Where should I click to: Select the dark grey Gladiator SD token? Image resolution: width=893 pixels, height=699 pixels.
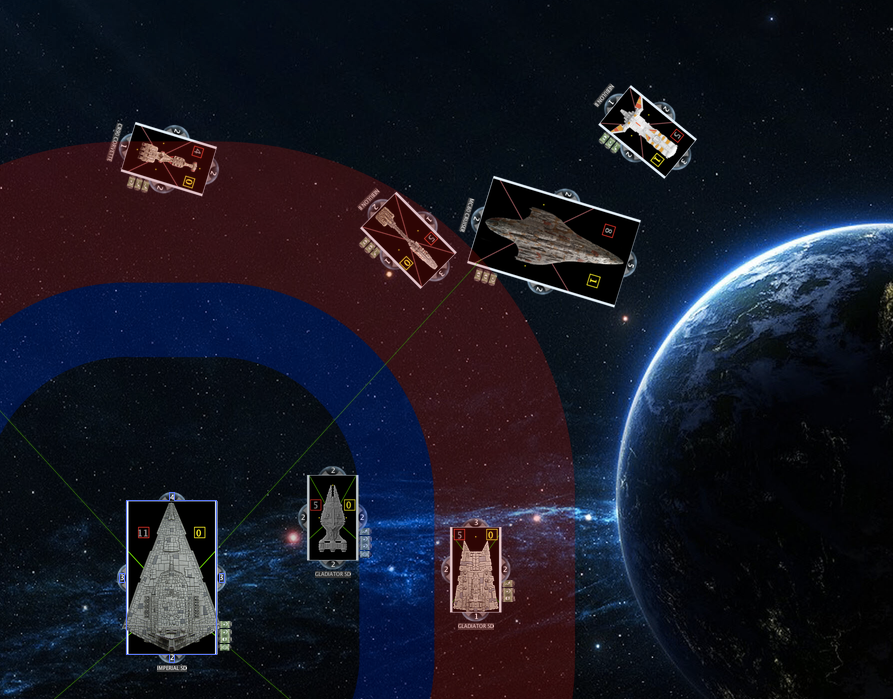coord(333,518)
